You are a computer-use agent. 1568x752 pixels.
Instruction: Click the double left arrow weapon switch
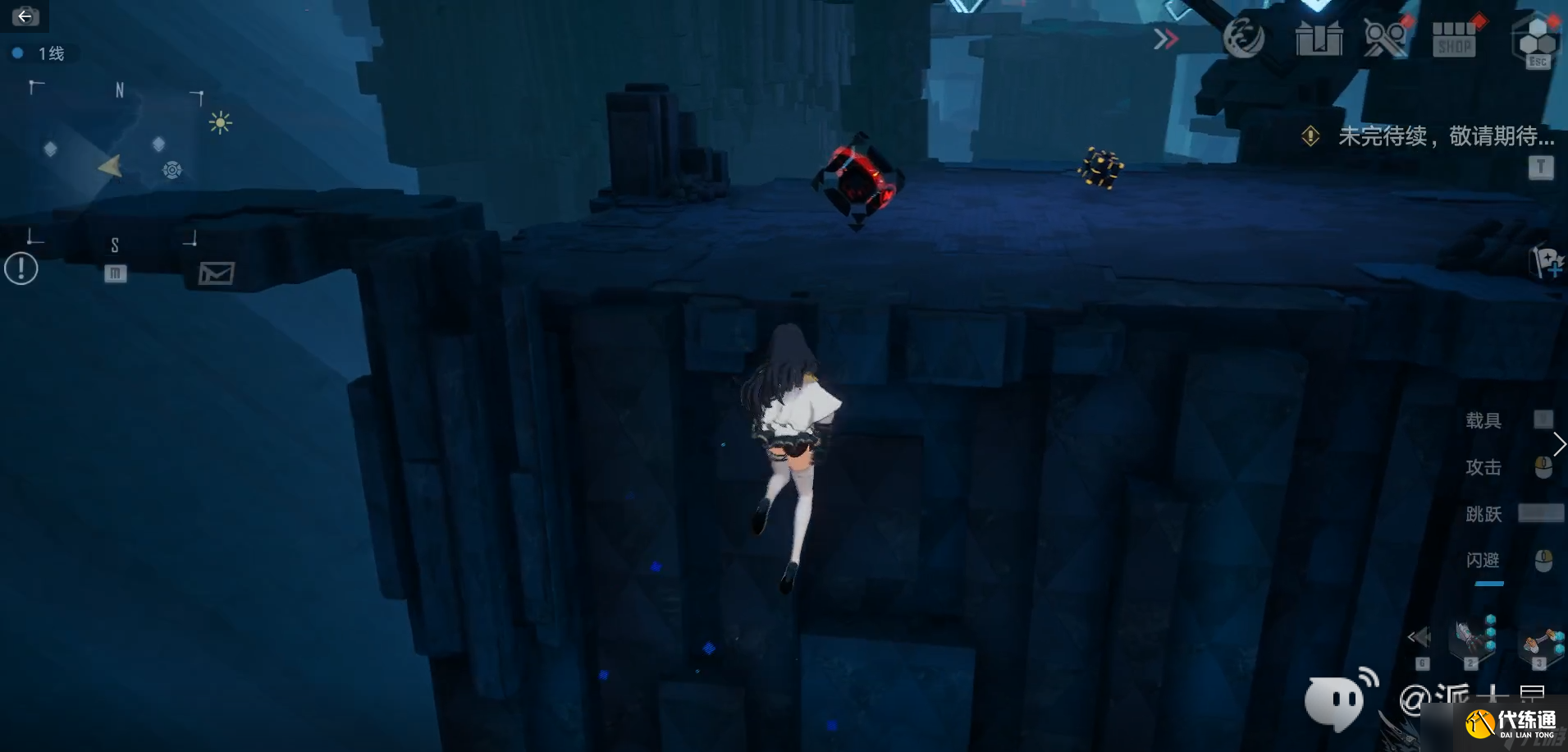[x=1419, y=637]
